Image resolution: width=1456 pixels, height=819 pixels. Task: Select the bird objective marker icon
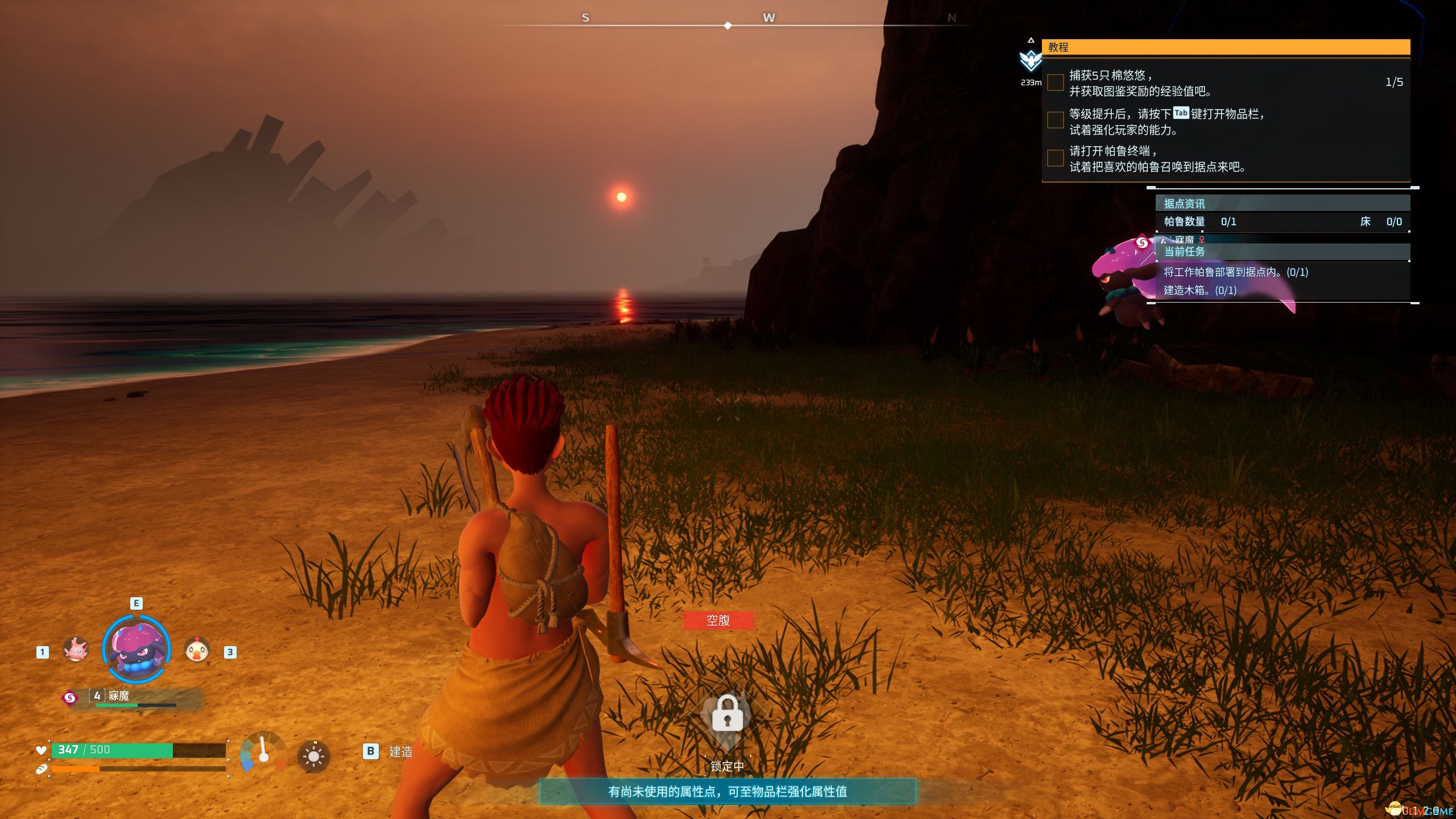(1030, 60)
